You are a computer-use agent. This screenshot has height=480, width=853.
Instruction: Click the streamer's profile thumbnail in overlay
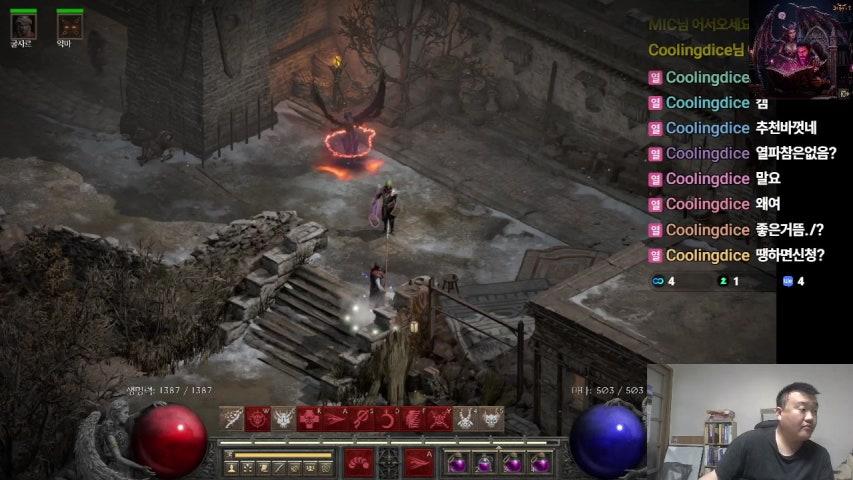click(x=800, y=50)
